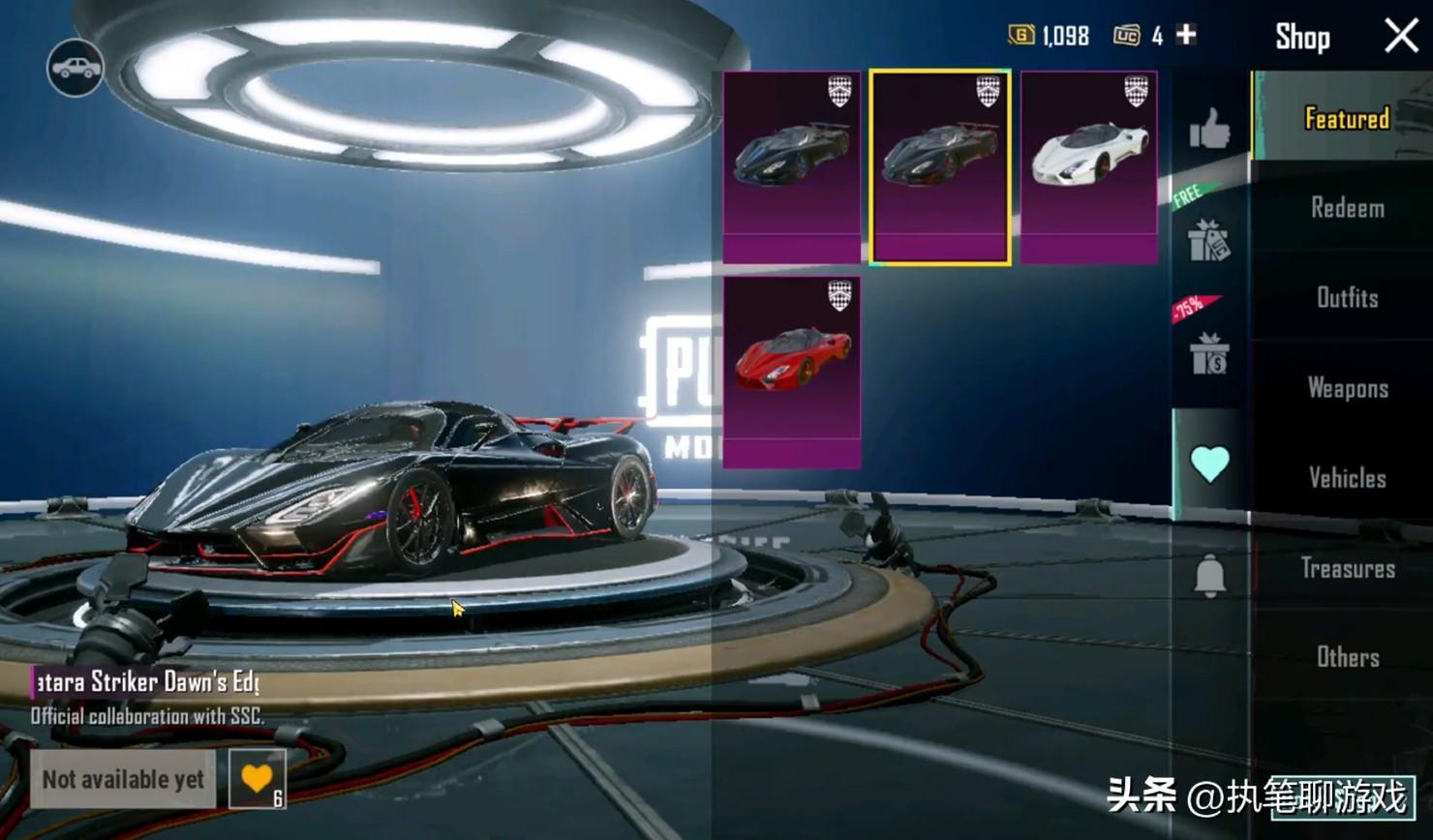
Task: Add UC with the plus button
Action: (x=1186, y=36)
